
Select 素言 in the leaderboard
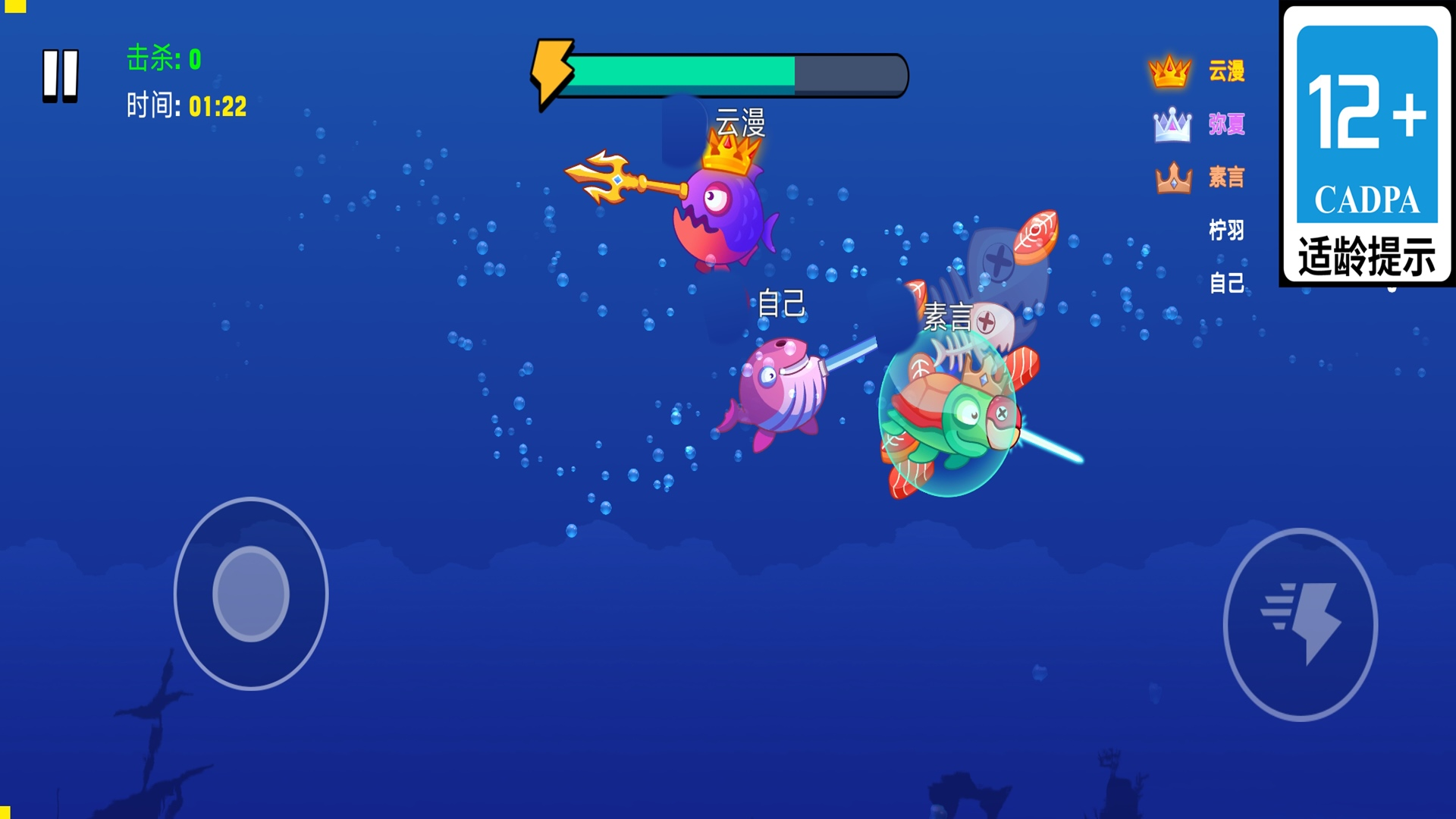(1226, 177)
